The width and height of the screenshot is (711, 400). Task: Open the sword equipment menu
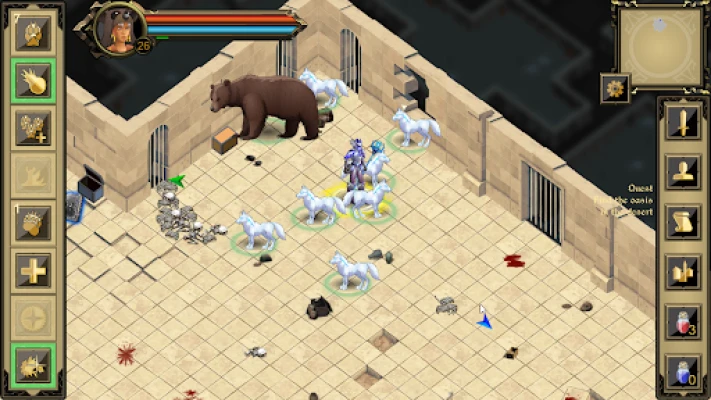pyautogui.click(x=684, y=124)
